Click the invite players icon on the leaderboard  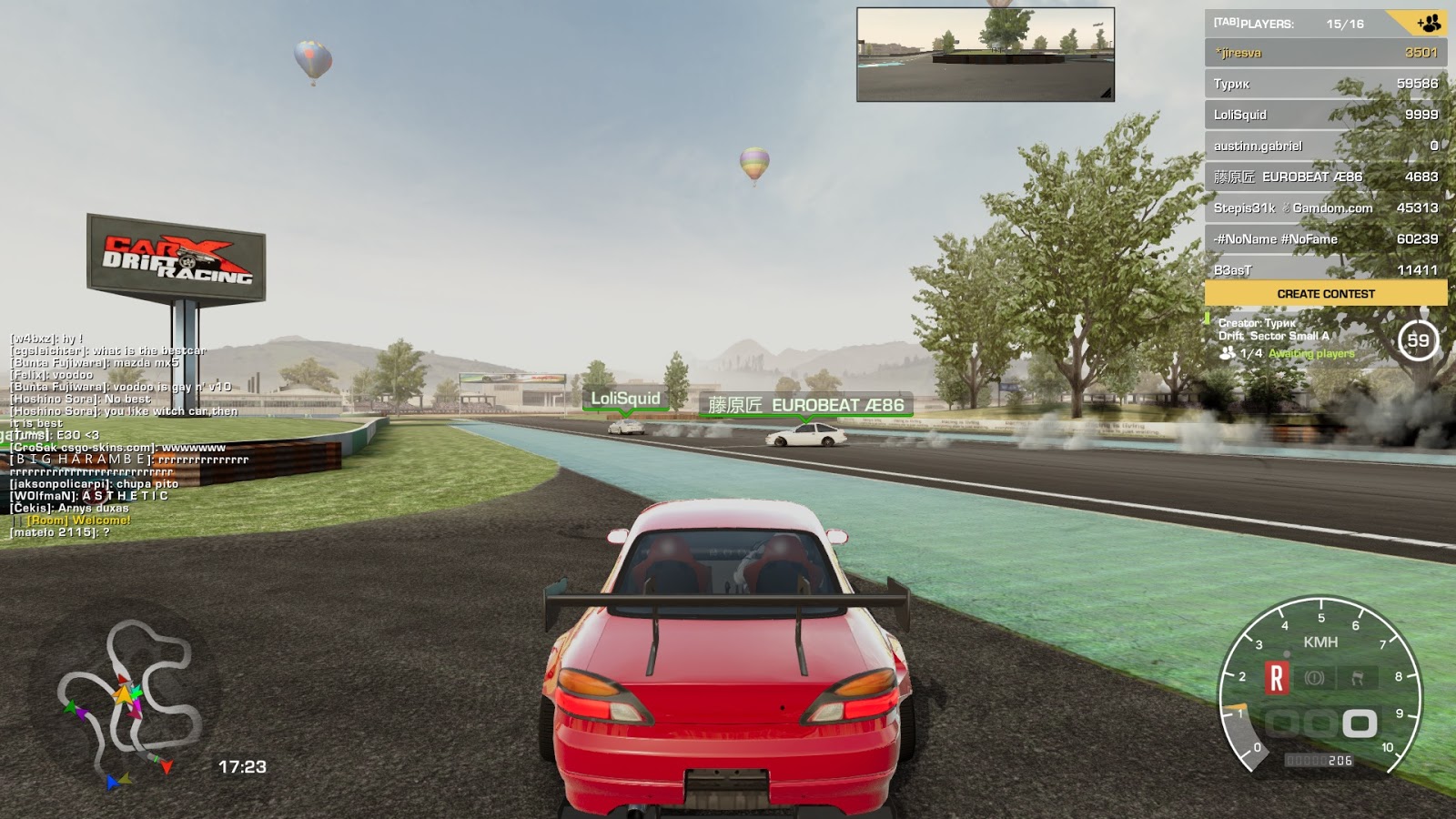pos(1429,24)
